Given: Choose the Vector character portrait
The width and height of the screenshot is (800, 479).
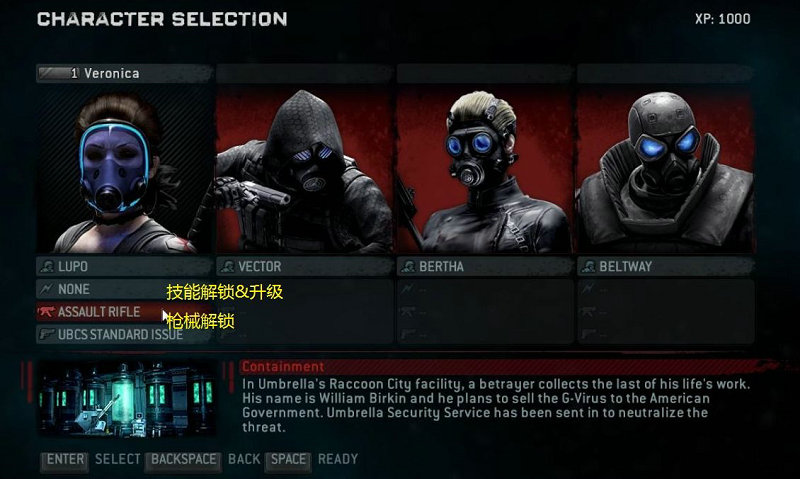Looking at the screenshot, I should click(x=304, y=170).
